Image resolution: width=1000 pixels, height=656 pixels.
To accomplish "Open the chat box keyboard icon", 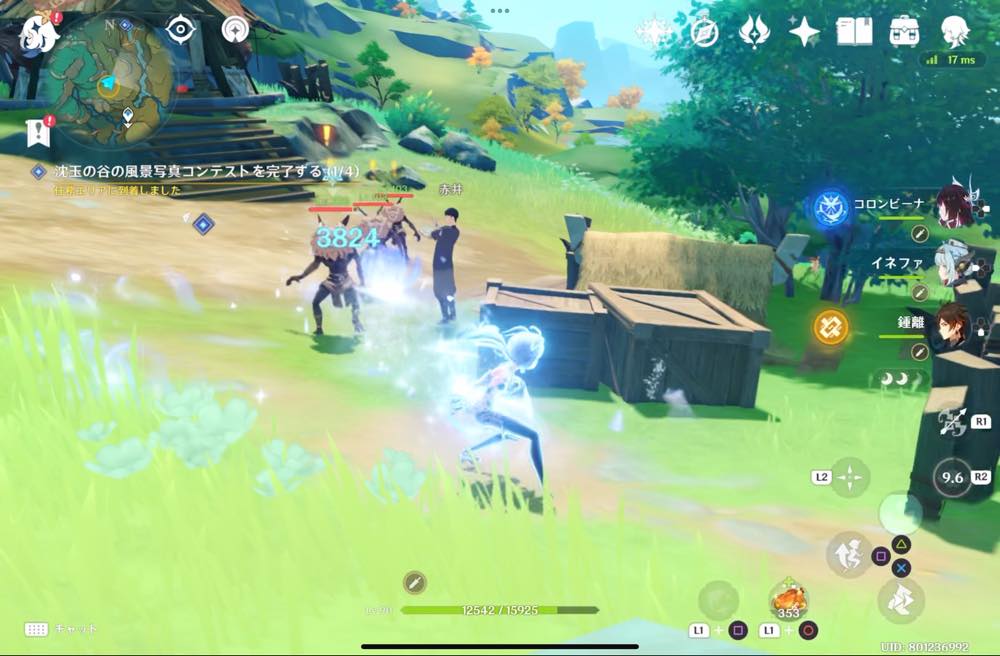I will tap(37, 629).
